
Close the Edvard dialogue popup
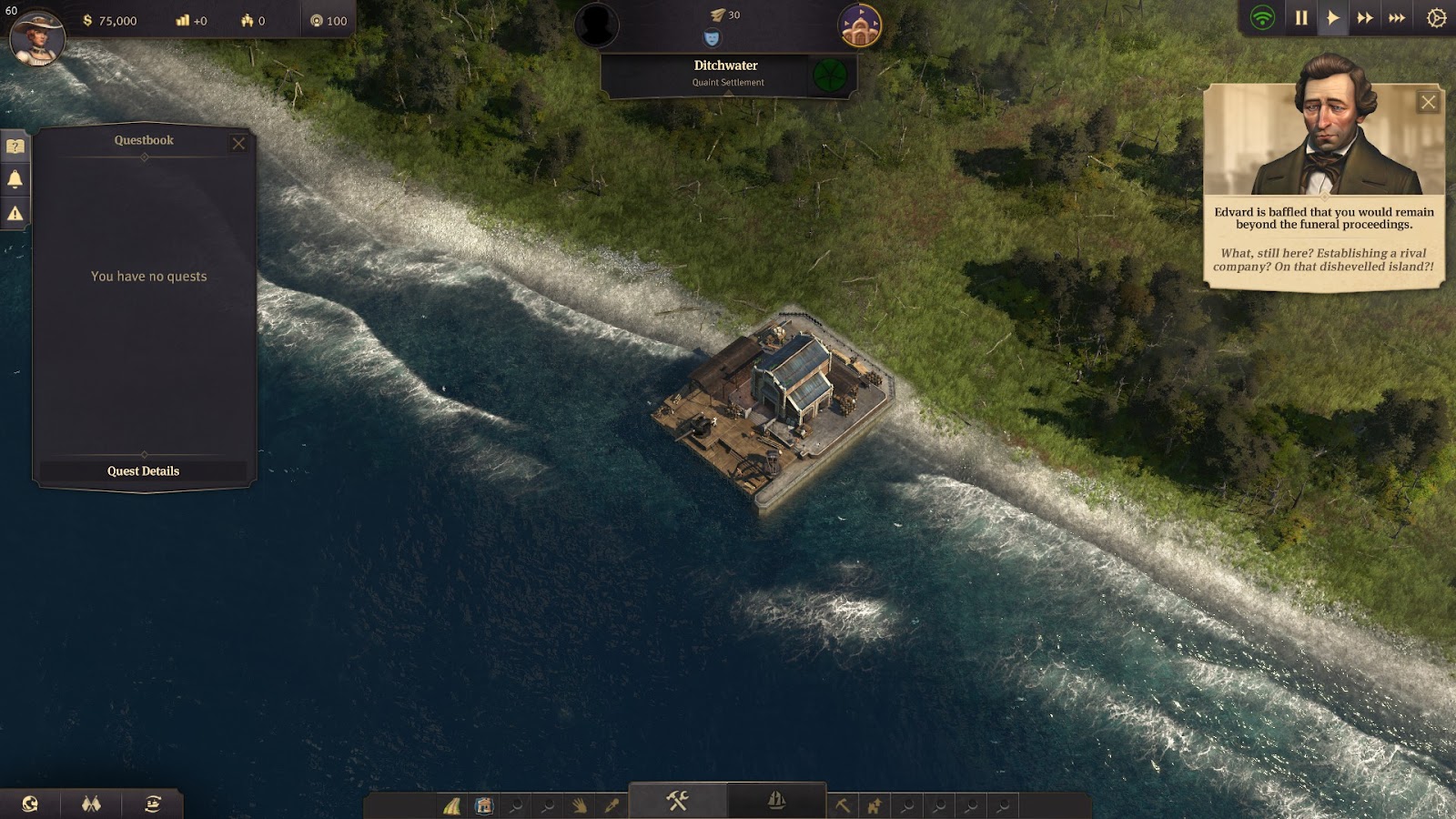1428,102
